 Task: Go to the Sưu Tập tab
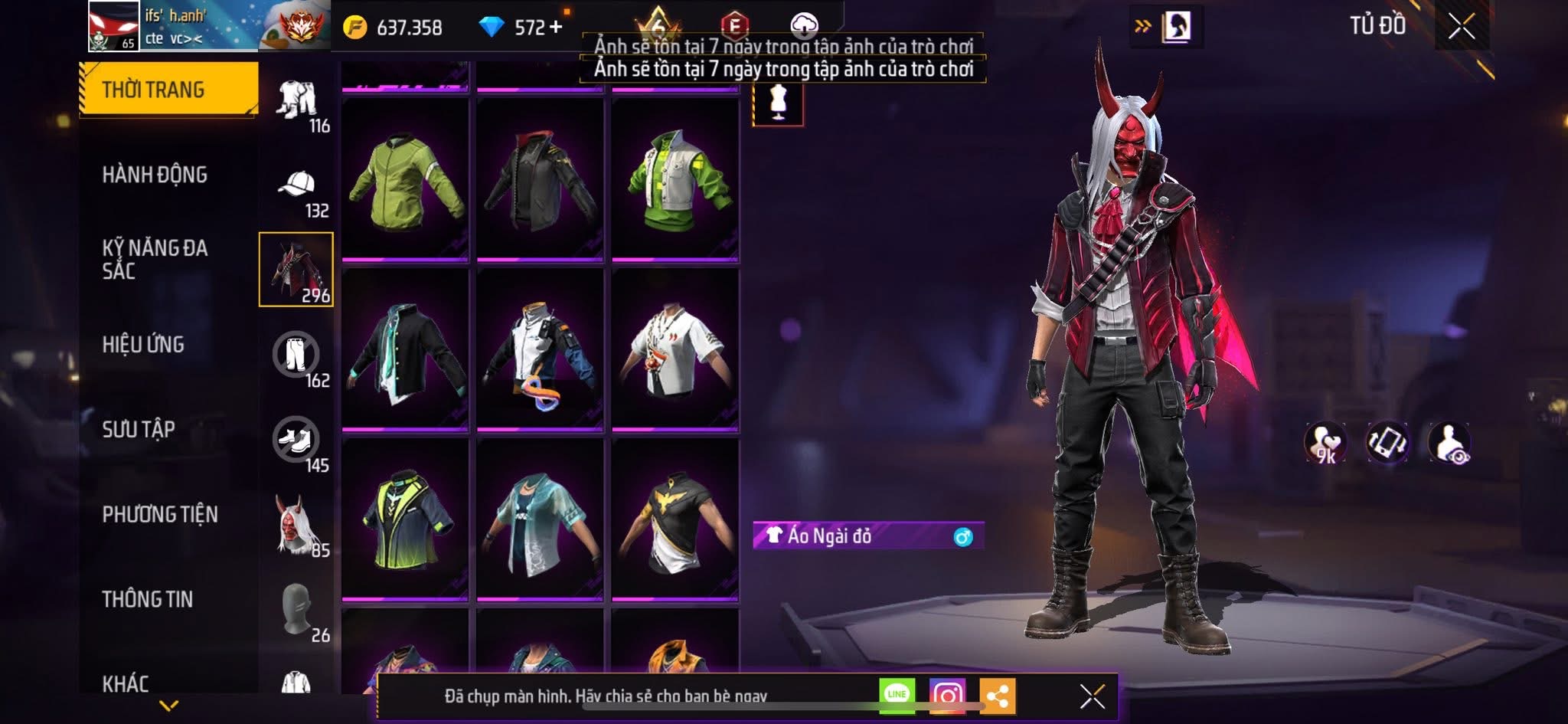139,429
